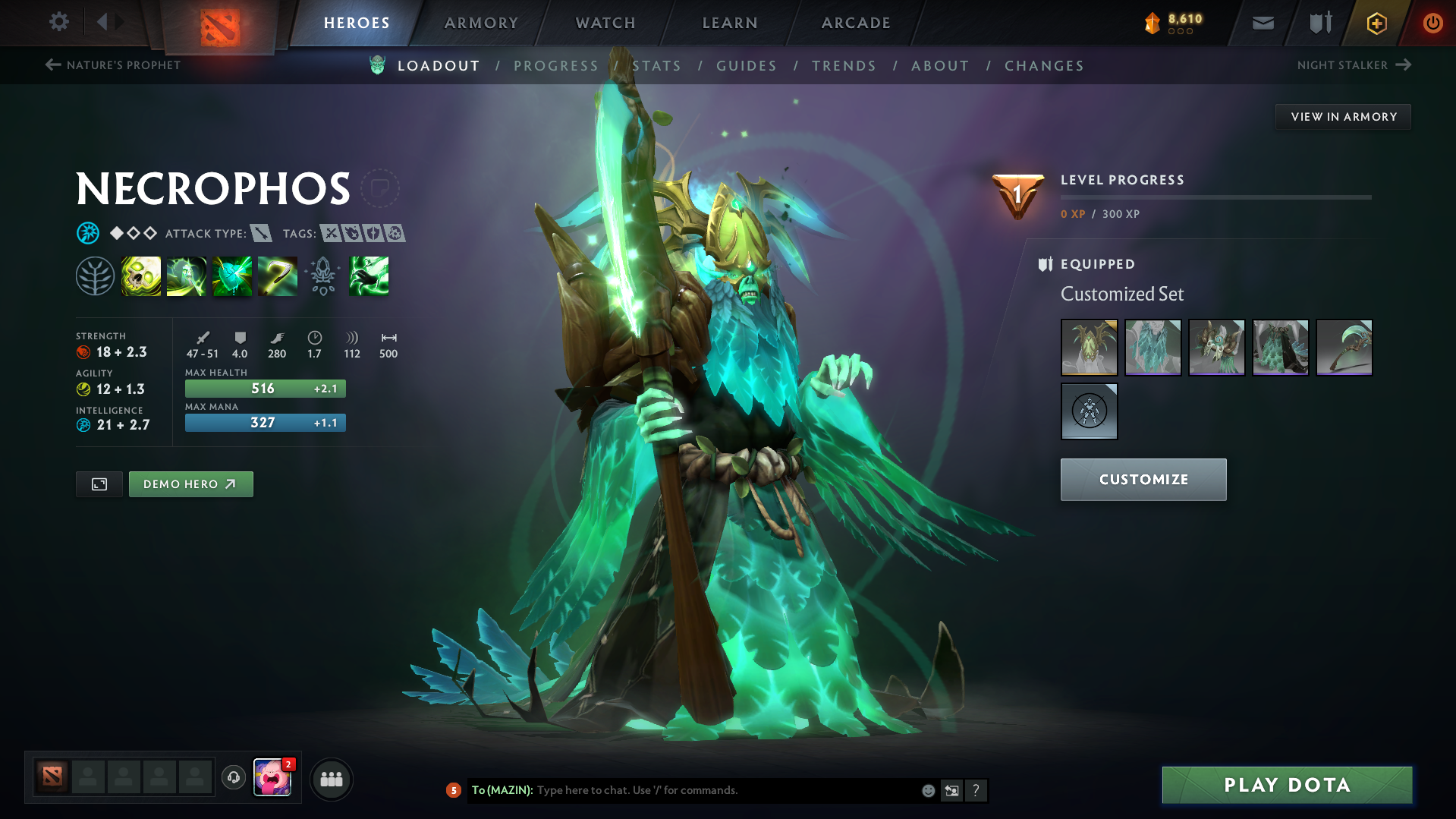The width and height of the screenshot is (1456, 819).
Task: Select the Death Pulse ability icon
Action: [x=141, y=276]
